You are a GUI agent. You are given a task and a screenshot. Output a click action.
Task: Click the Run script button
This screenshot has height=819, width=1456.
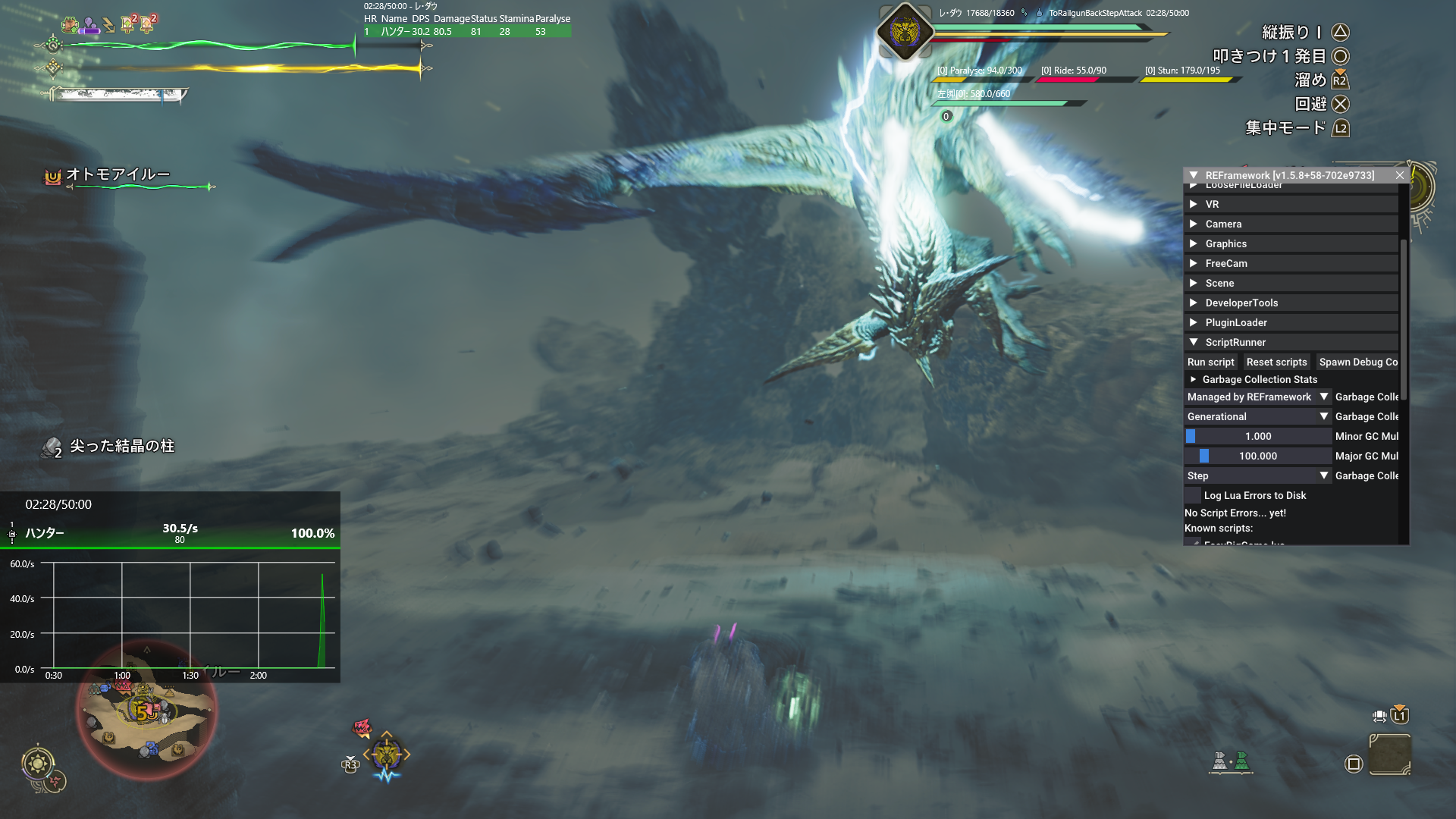(1210, 362)
